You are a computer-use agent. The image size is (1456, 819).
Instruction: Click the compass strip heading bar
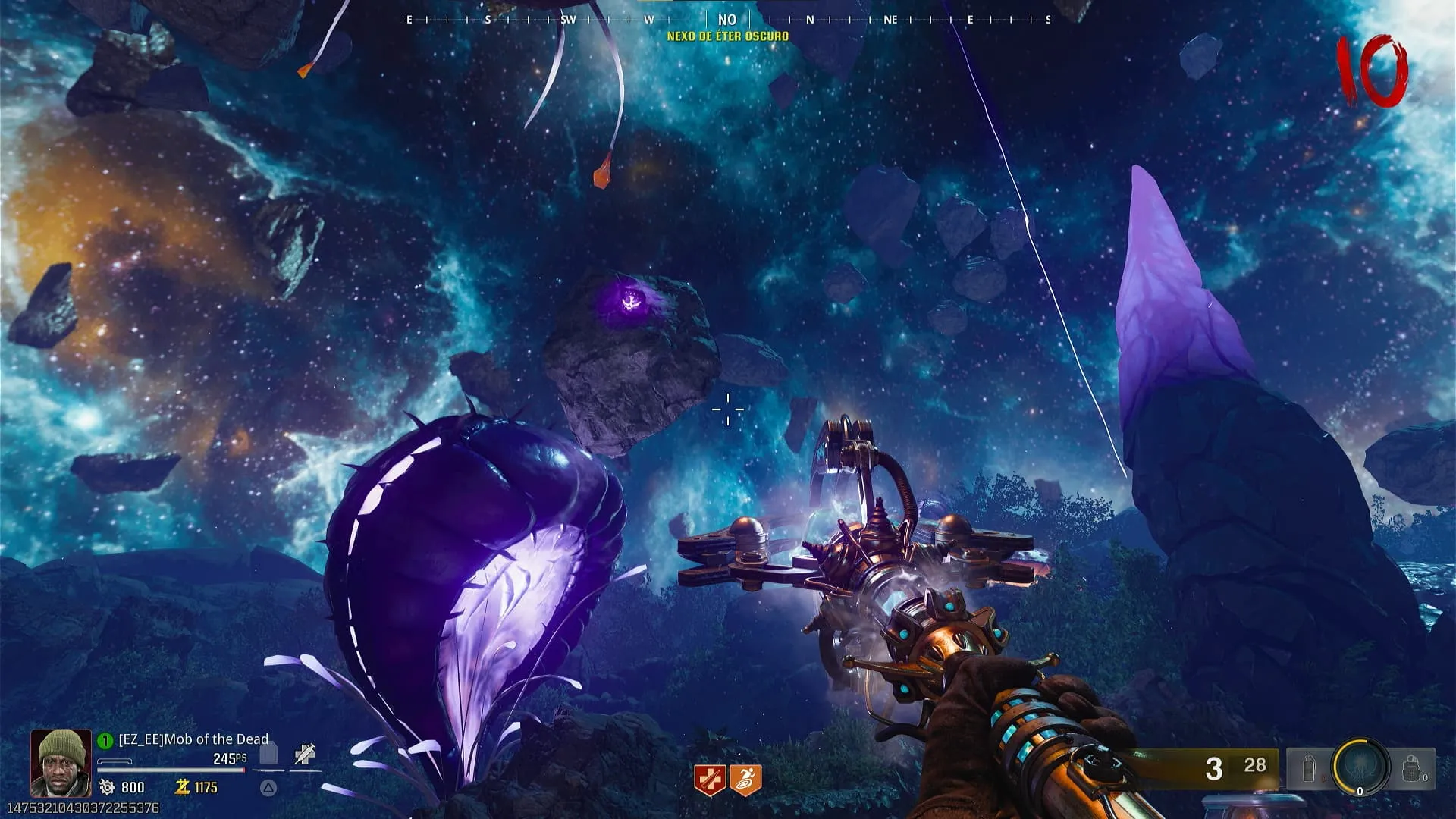click(x=728, y=20)
